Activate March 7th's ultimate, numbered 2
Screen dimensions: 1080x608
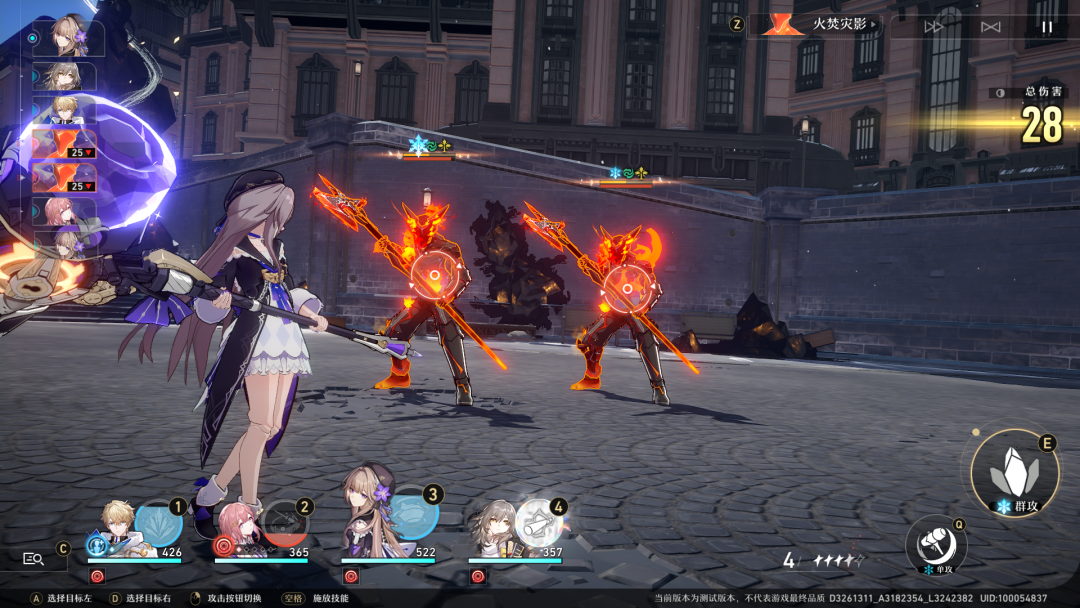coord(286,524)
